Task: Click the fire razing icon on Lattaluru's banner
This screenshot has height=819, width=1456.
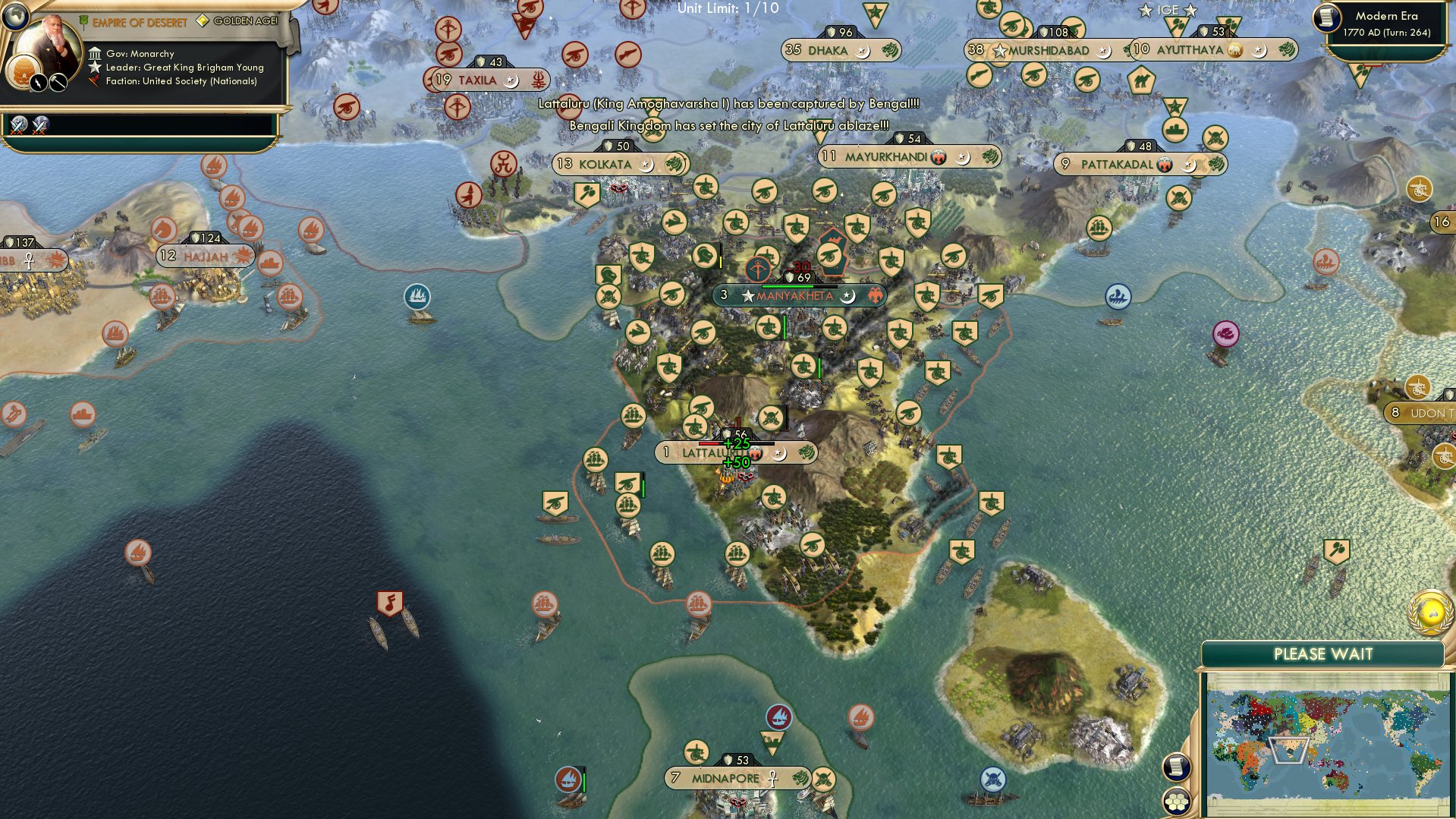Action: tap(756, 452)
